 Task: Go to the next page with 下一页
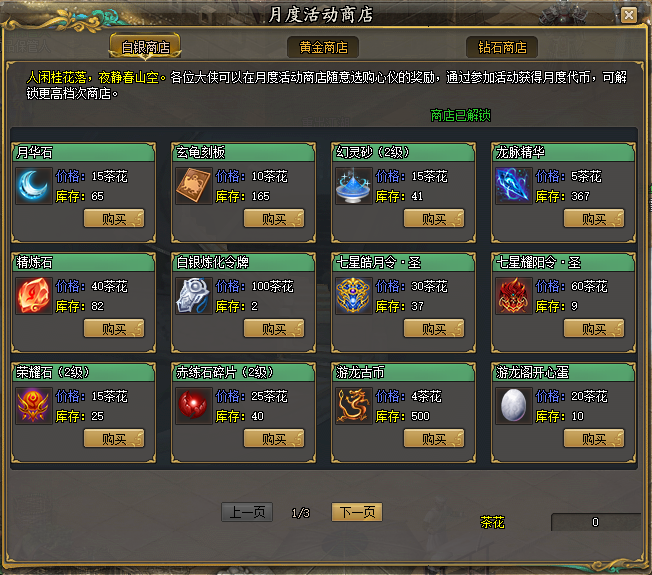point(357,512)
